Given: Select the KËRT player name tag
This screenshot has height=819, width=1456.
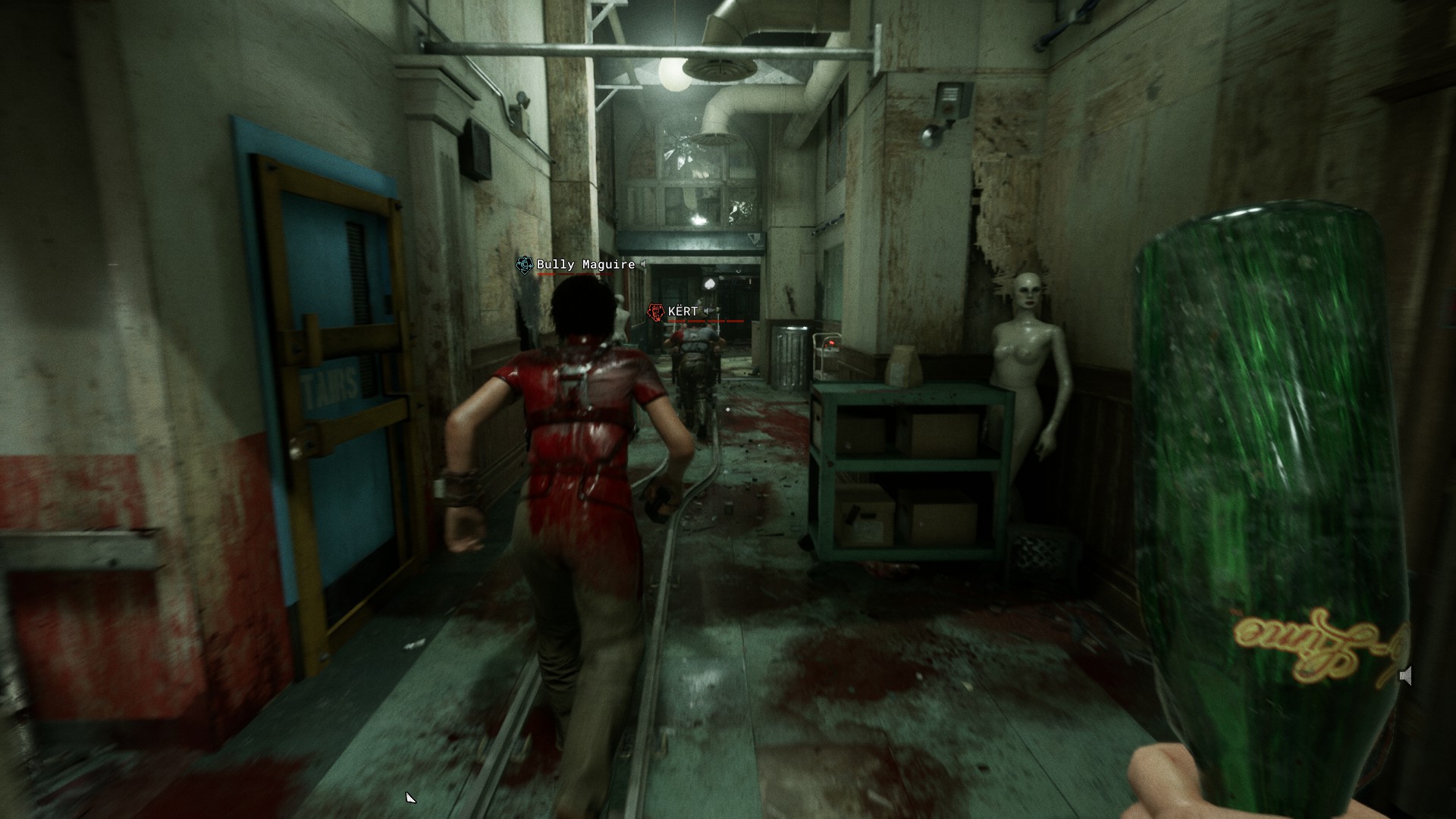Looking at the screenshot, I should pyautogui.click(x=682, y=312).
